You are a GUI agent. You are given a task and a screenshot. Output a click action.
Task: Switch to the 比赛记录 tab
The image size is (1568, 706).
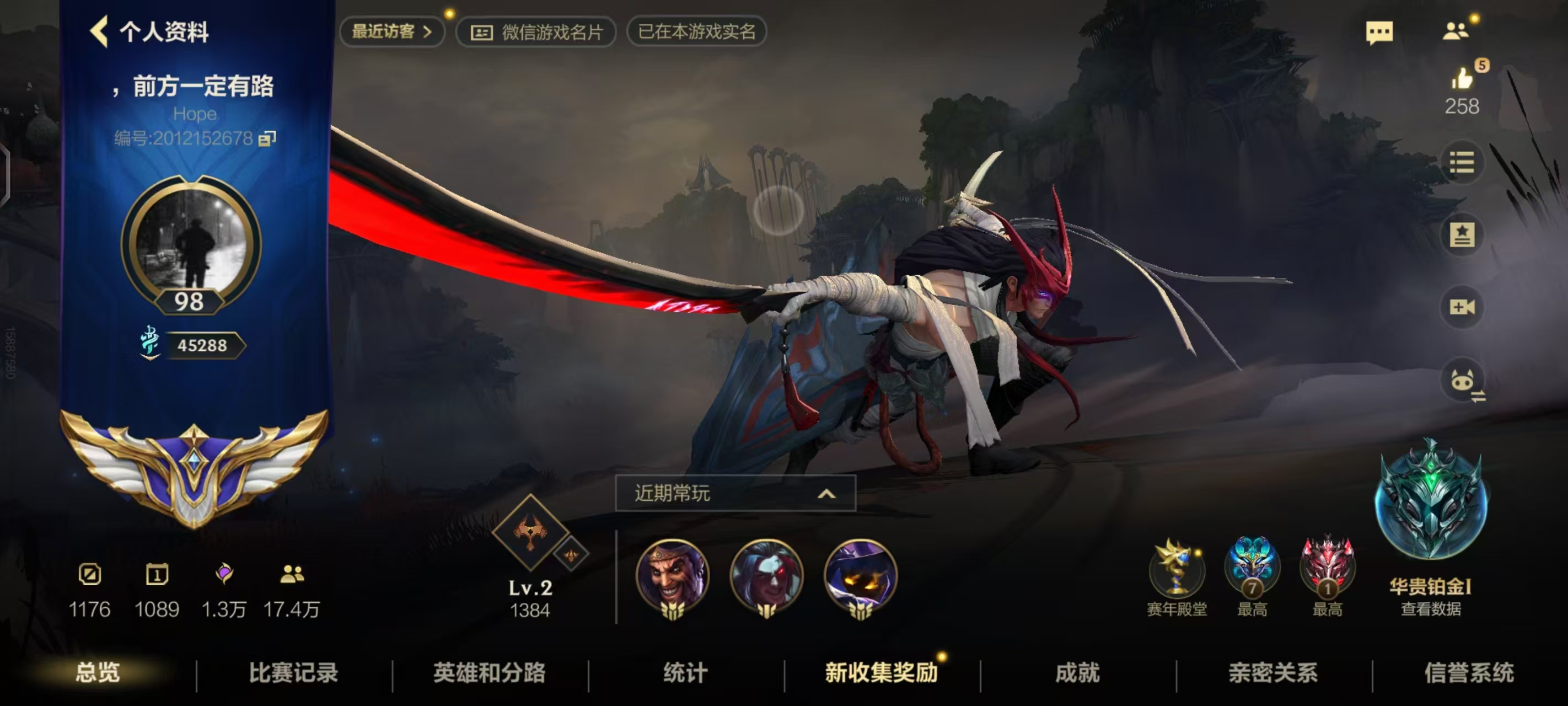(x=293, y=673)
